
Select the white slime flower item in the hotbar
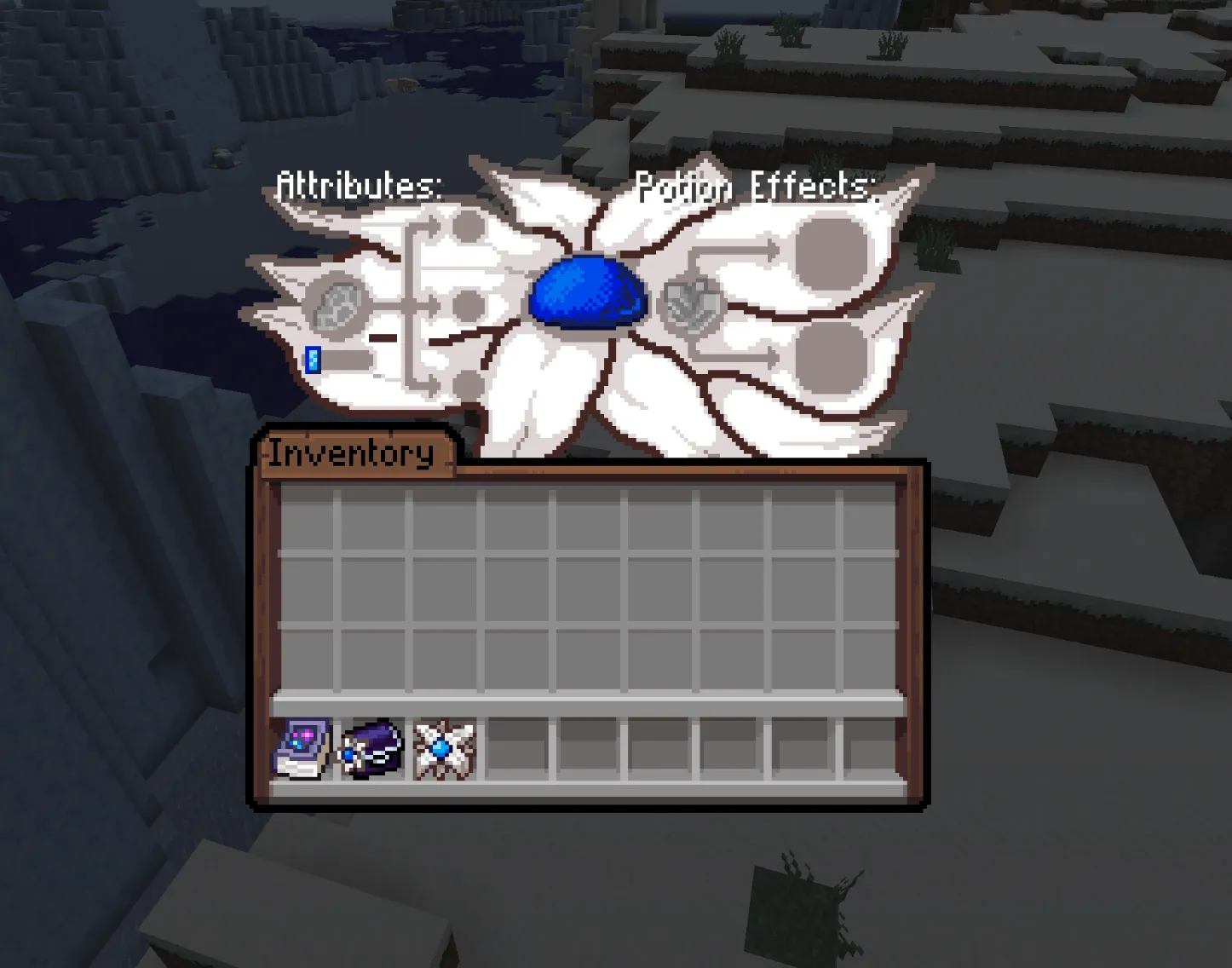tap(440, 748)
